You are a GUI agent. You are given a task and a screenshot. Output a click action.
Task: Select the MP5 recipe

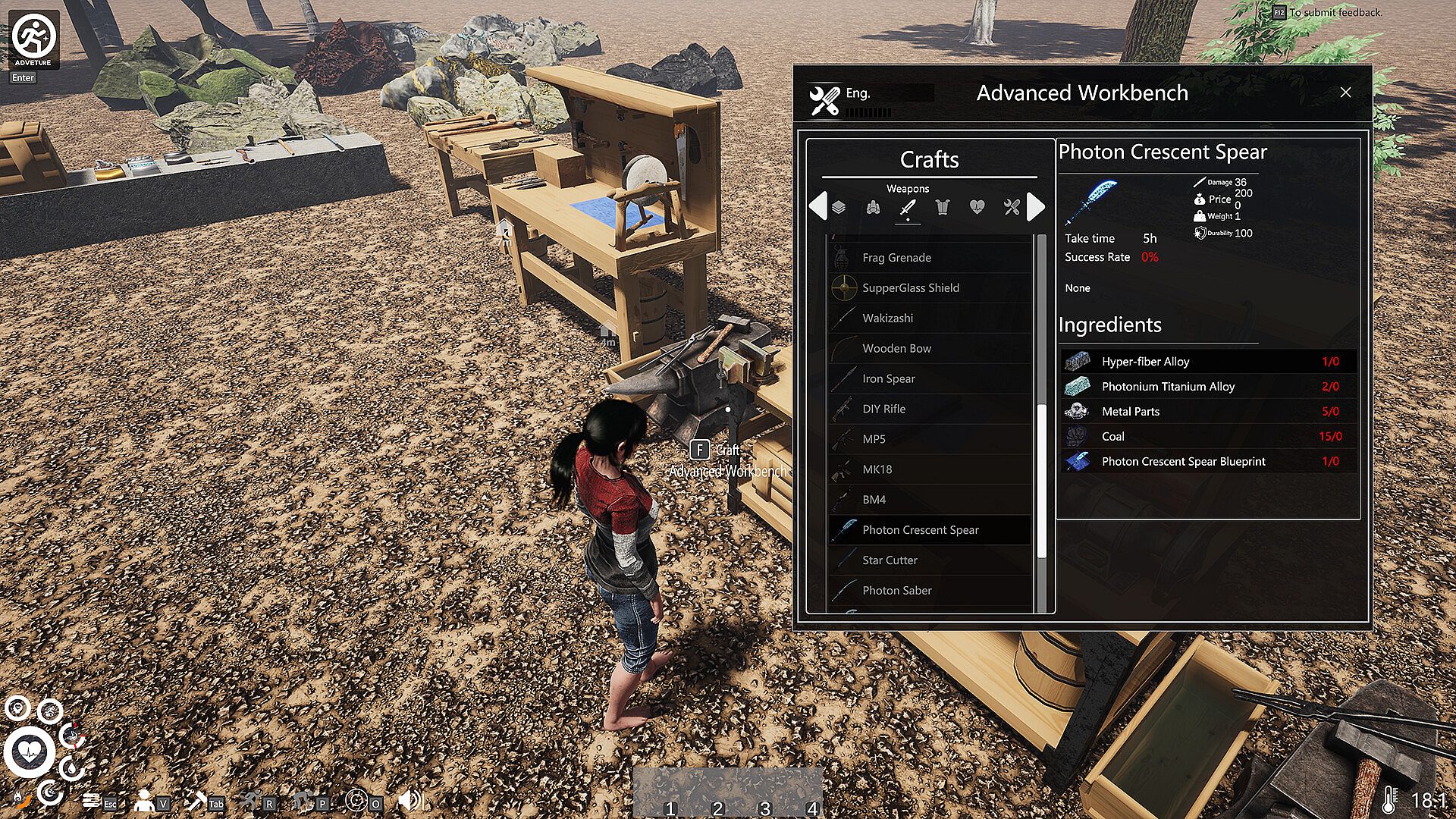pyautogui.click(x=874, y=439)
